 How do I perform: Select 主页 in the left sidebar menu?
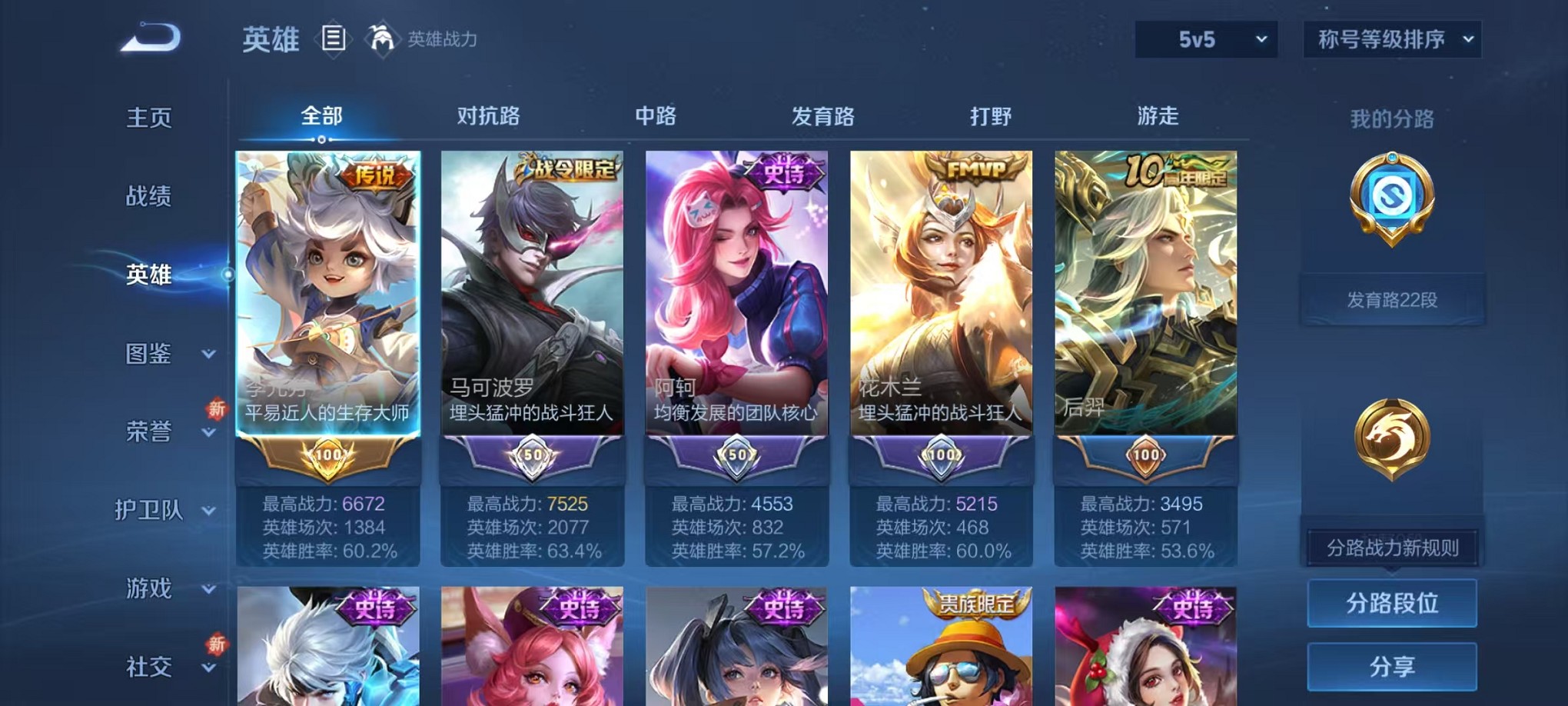click(x=148, y=117)
